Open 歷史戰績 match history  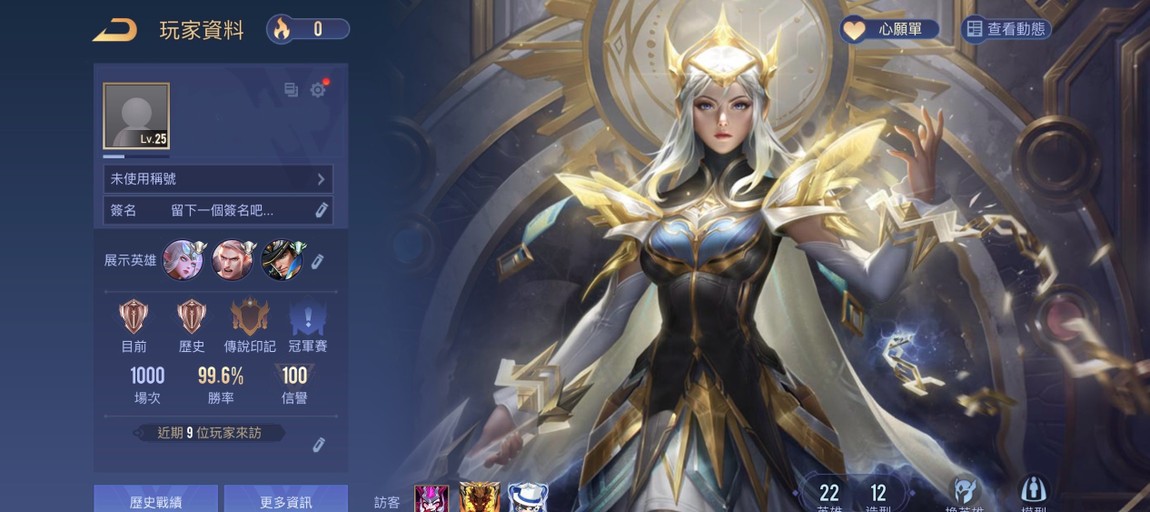click(x=156, y=500)
